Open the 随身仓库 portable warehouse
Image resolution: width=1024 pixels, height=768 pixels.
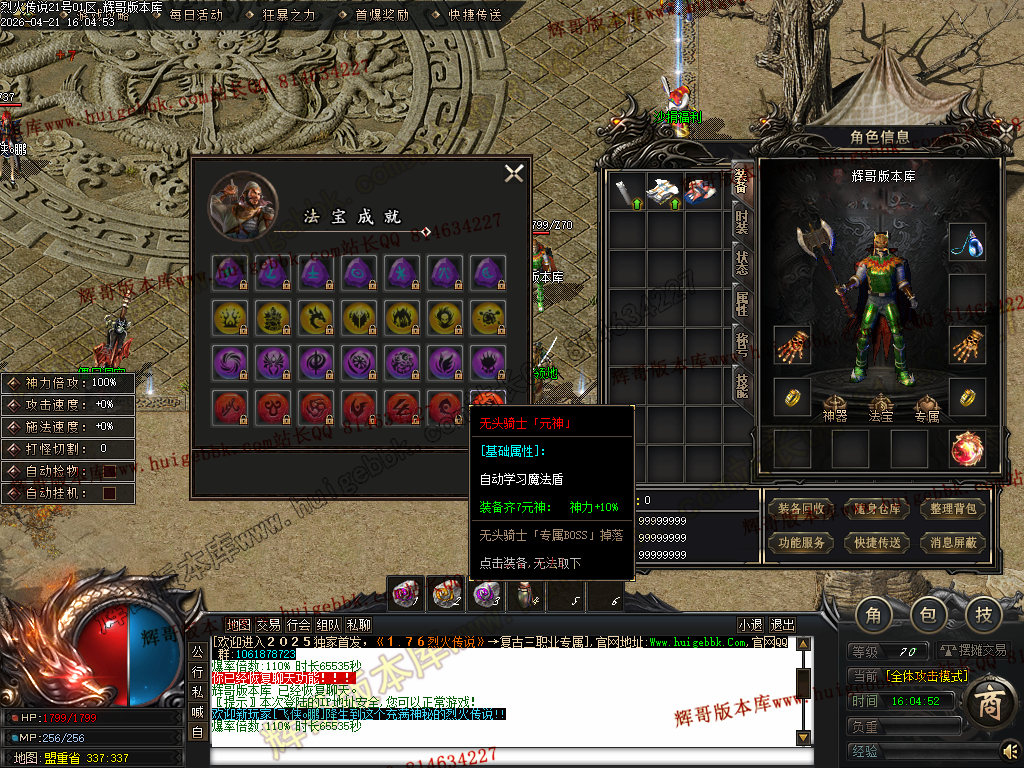pos(877,509)
